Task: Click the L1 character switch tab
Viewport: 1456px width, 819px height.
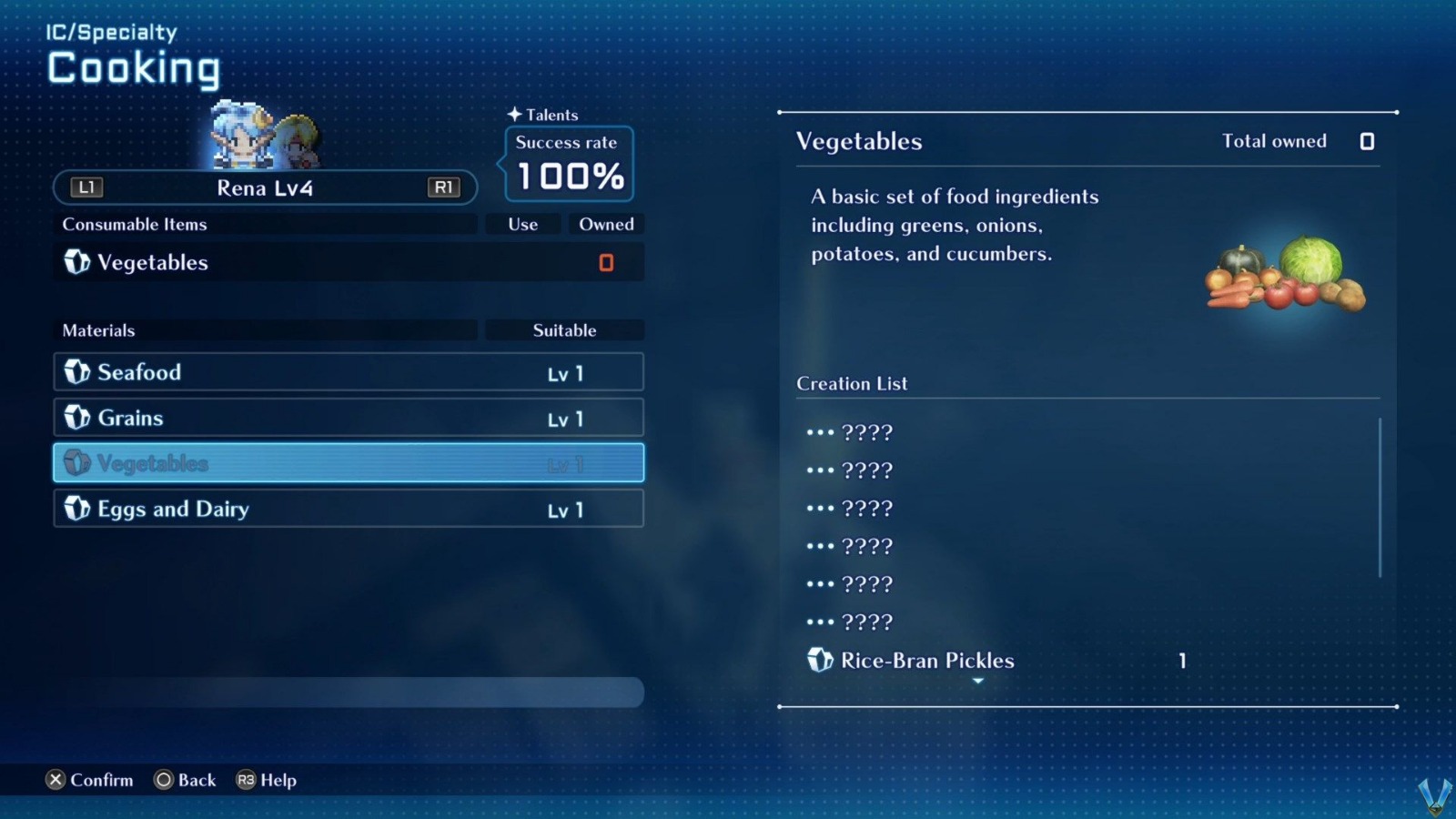Action: pyautogui.click(x=85, y=187)
